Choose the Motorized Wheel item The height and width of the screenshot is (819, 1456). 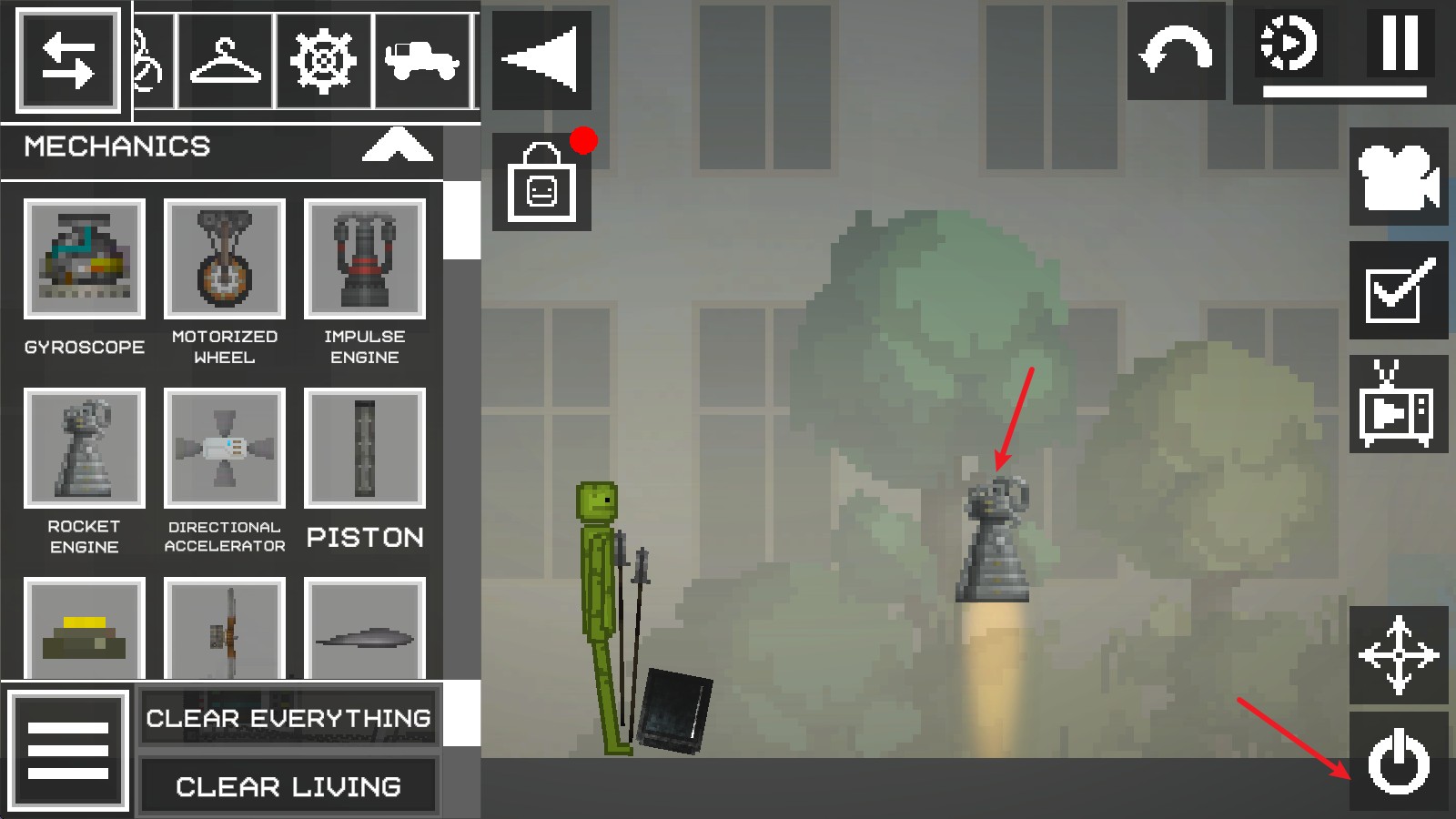coord(224,259)
